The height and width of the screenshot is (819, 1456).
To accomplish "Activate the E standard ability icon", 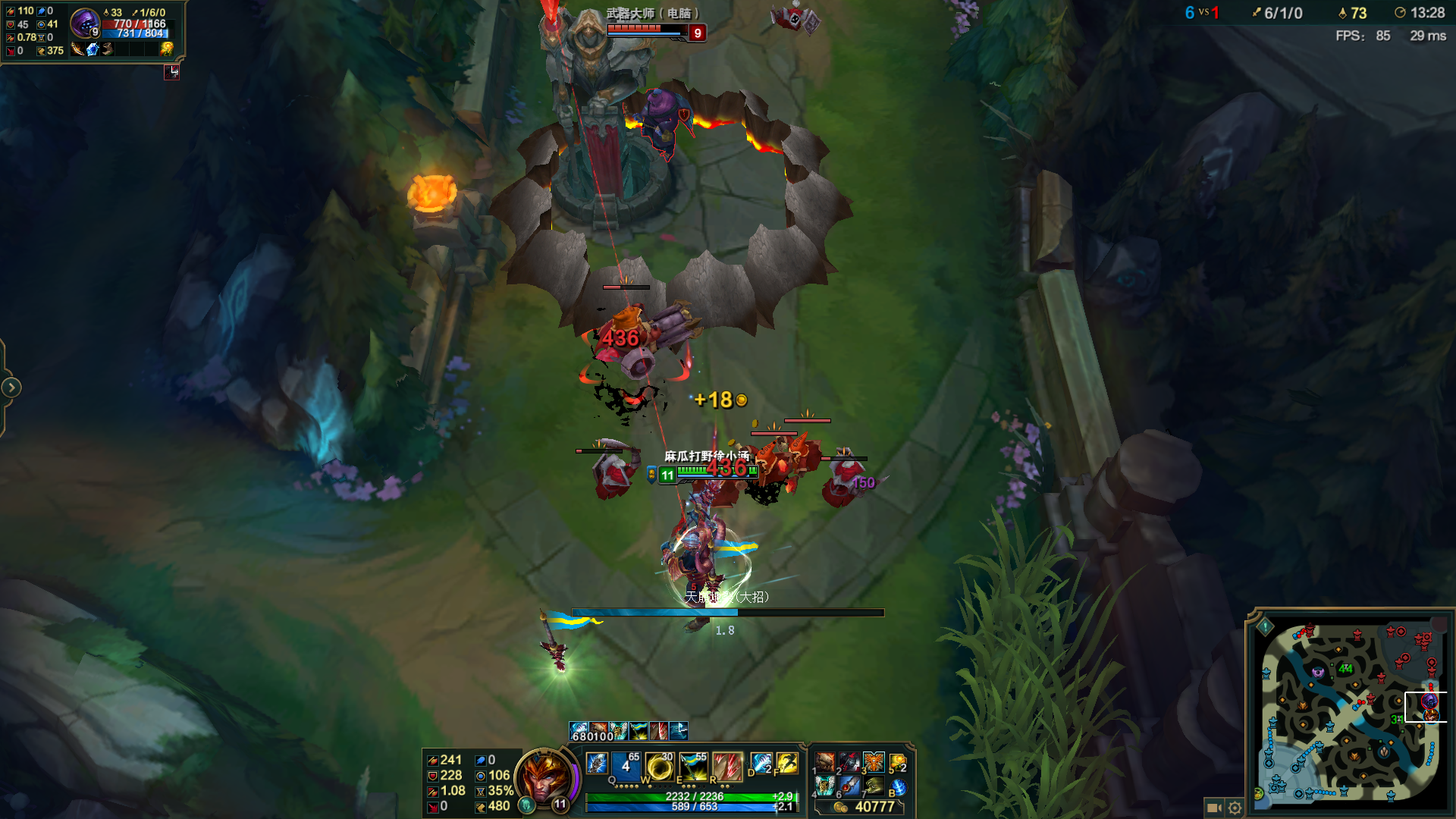I will (693, 767).
